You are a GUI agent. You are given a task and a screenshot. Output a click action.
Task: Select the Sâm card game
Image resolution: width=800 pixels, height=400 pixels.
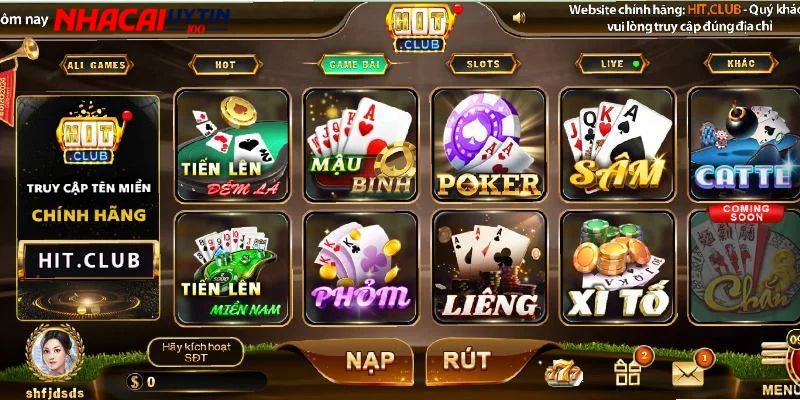[x=616, y=145]
